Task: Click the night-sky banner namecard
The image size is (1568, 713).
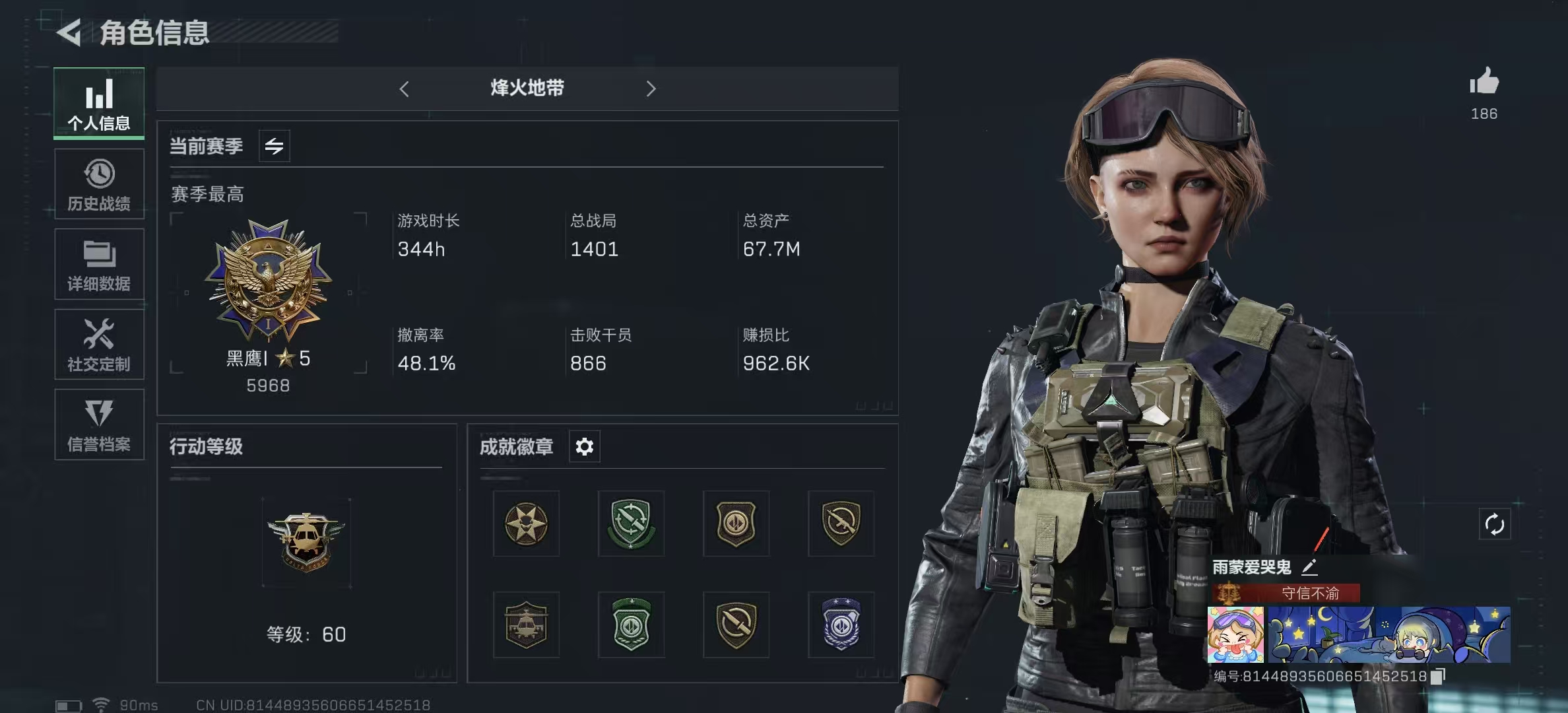Action: tap(1388, 634)
